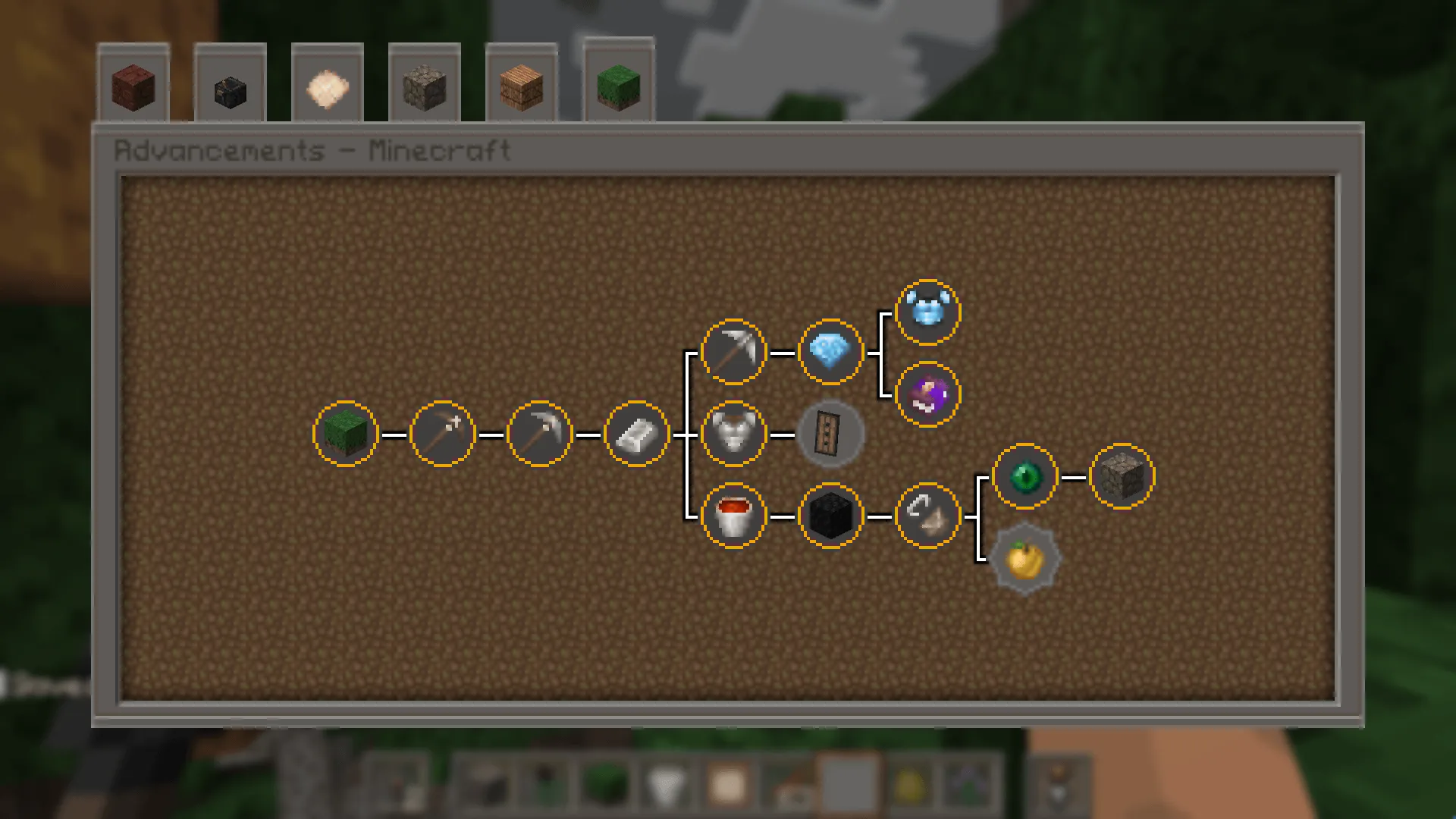Click the golden apple advancement node
Screen dimensions: 1456x819
click(1025, 559)
